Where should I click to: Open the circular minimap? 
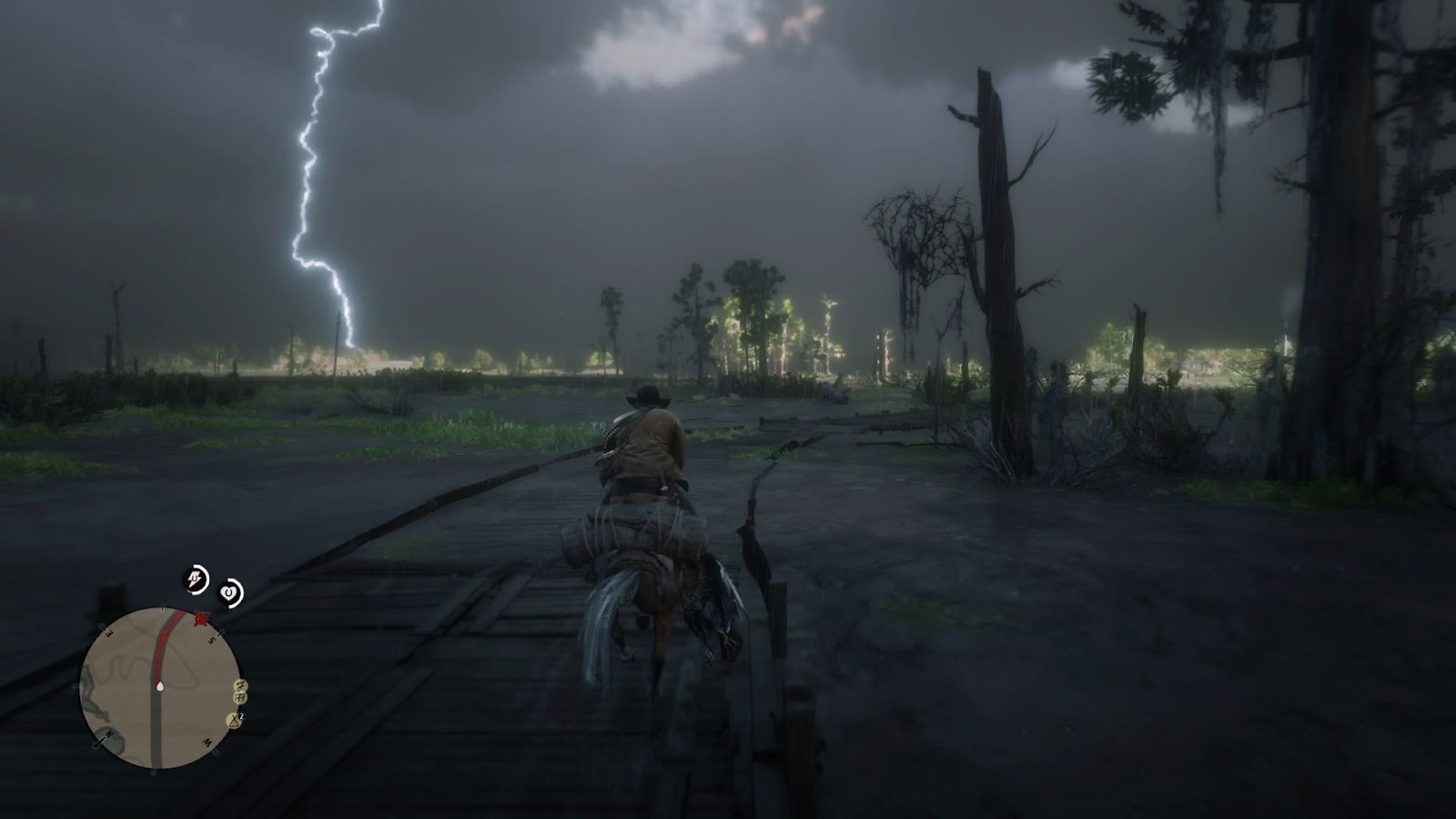point(161,689)
